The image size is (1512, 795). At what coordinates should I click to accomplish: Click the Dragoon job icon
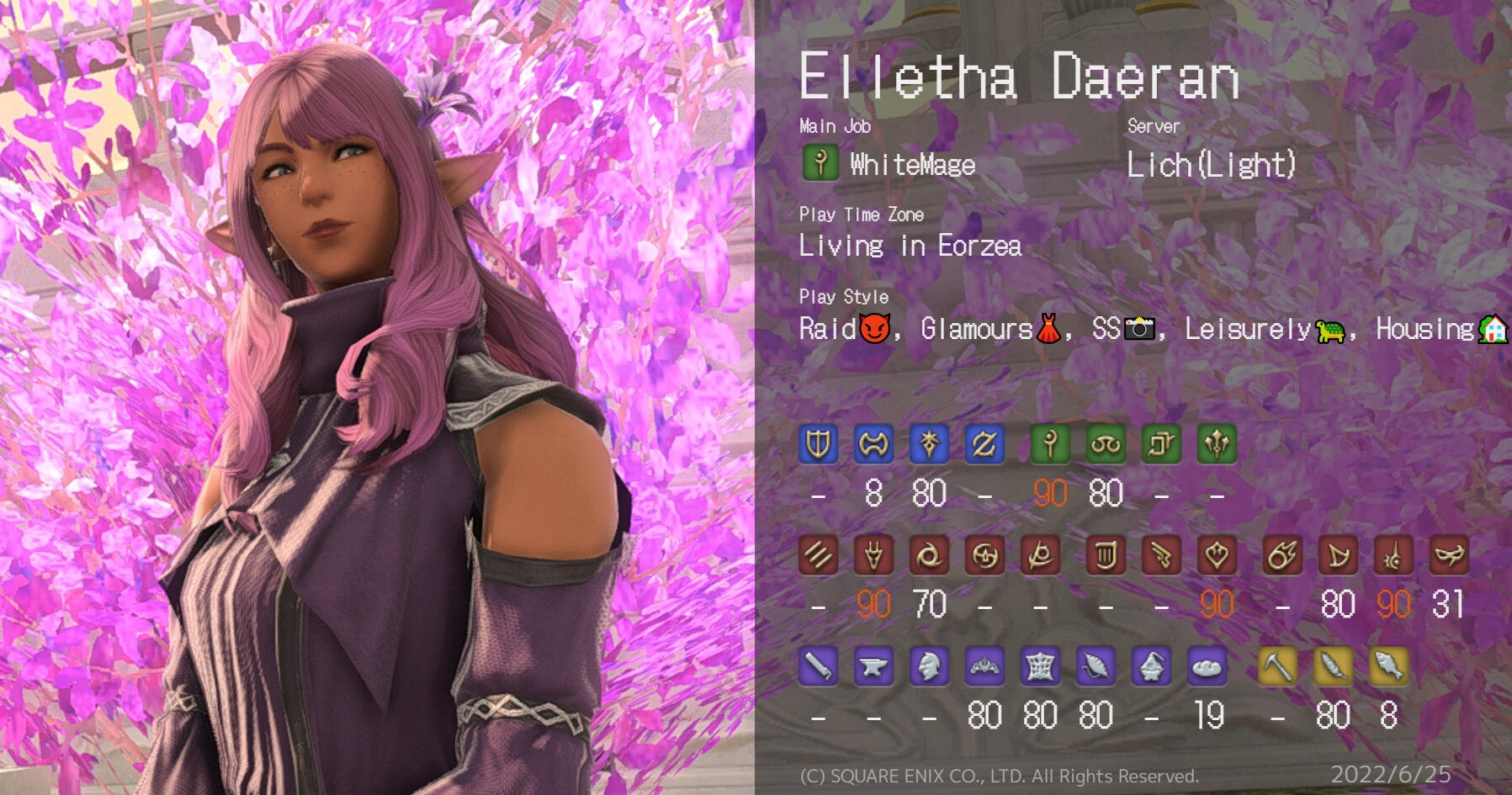[873, 555]
